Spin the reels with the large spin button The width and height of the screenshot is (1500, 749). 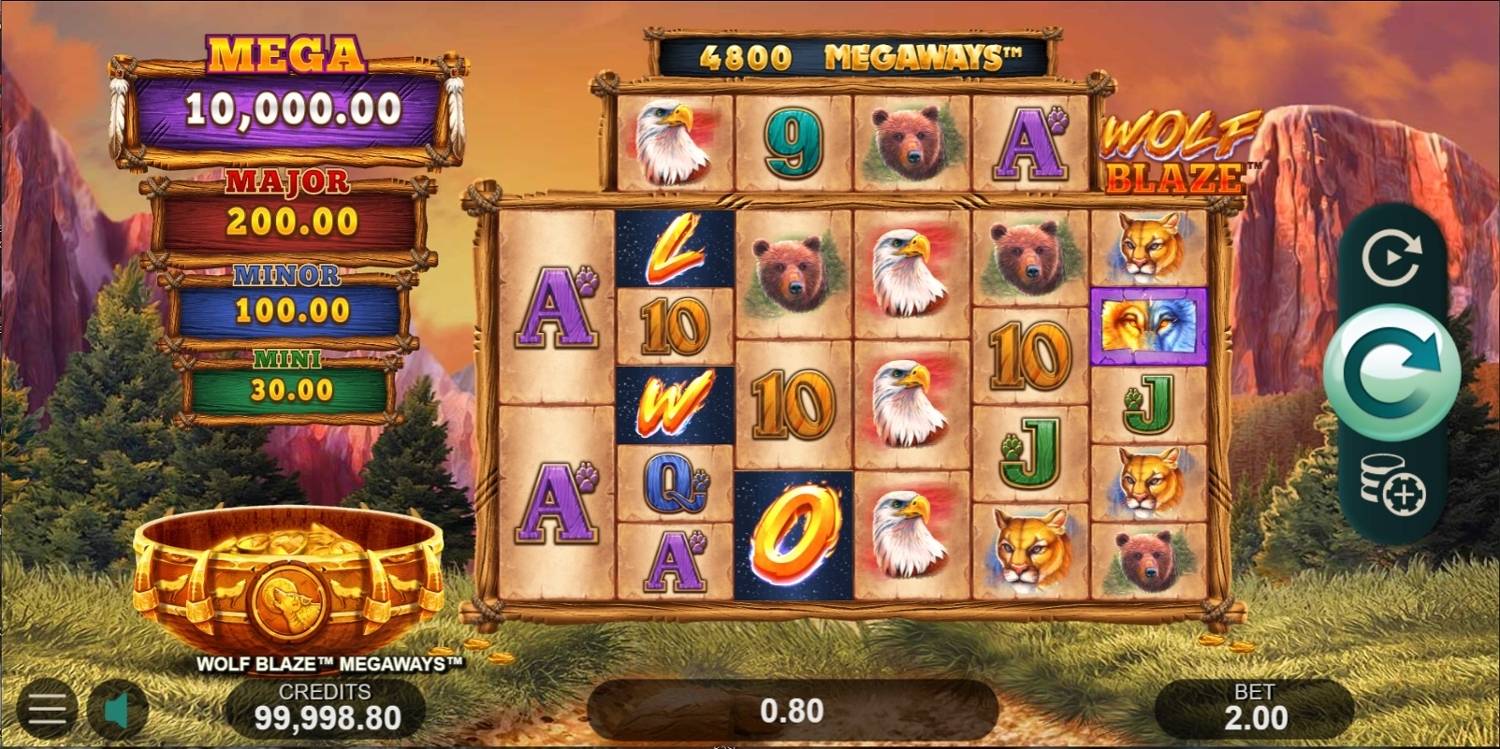pos(1392,373)
